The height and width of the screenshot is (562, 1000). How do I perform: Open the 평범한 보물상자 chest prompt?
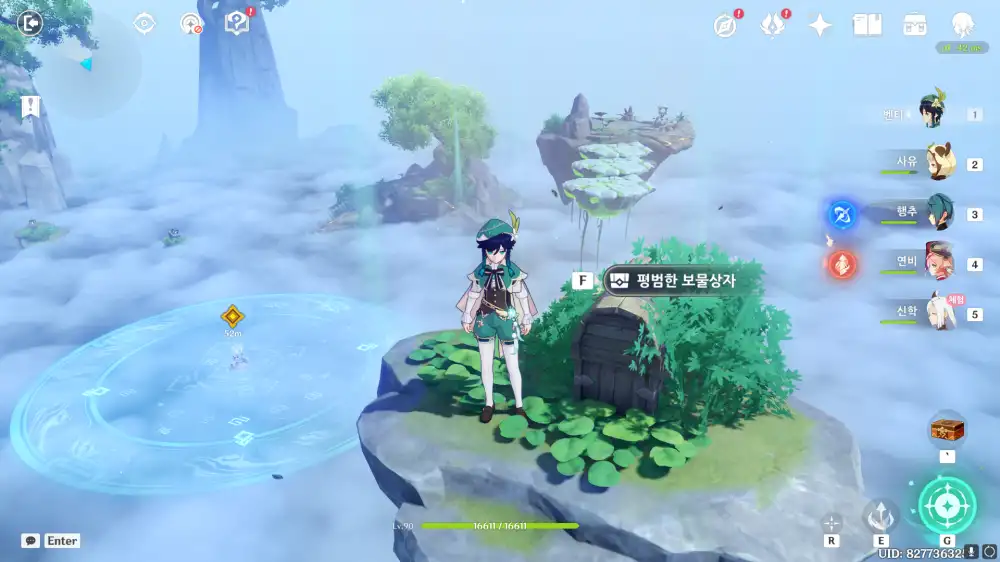[685, 281]
